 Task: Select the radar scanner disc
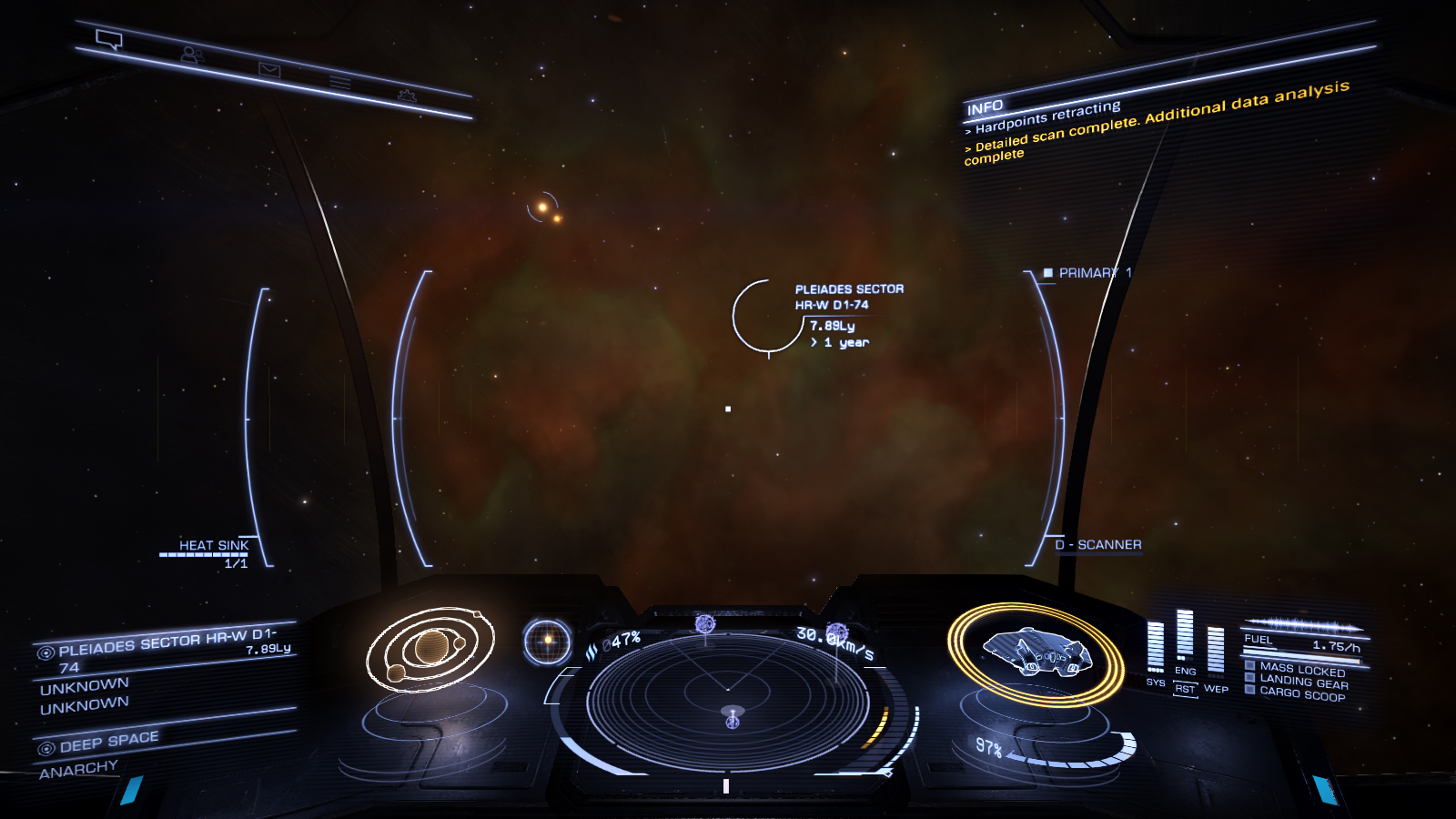click(x=728, y=701)
